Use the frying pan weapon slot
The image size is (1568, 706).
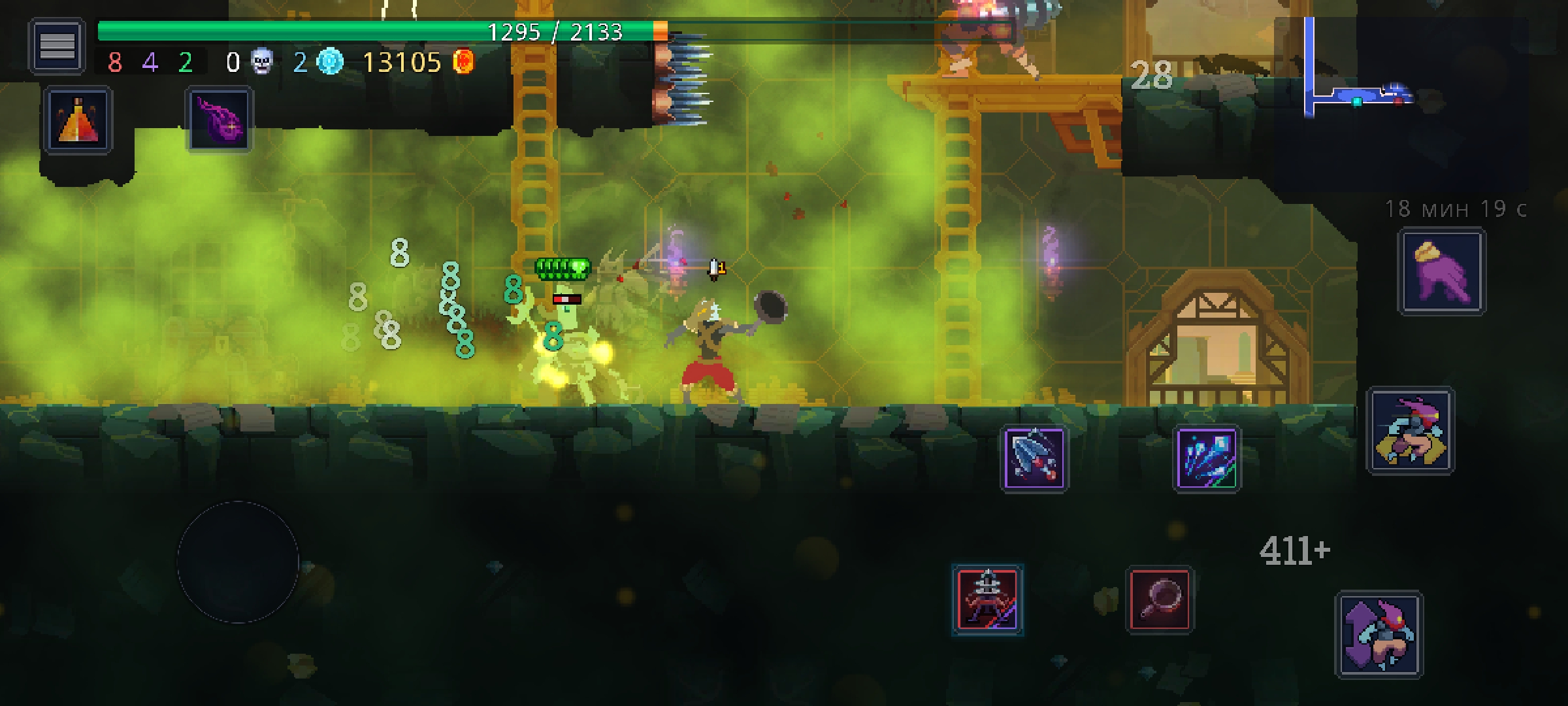click(x=1160, y=599)
